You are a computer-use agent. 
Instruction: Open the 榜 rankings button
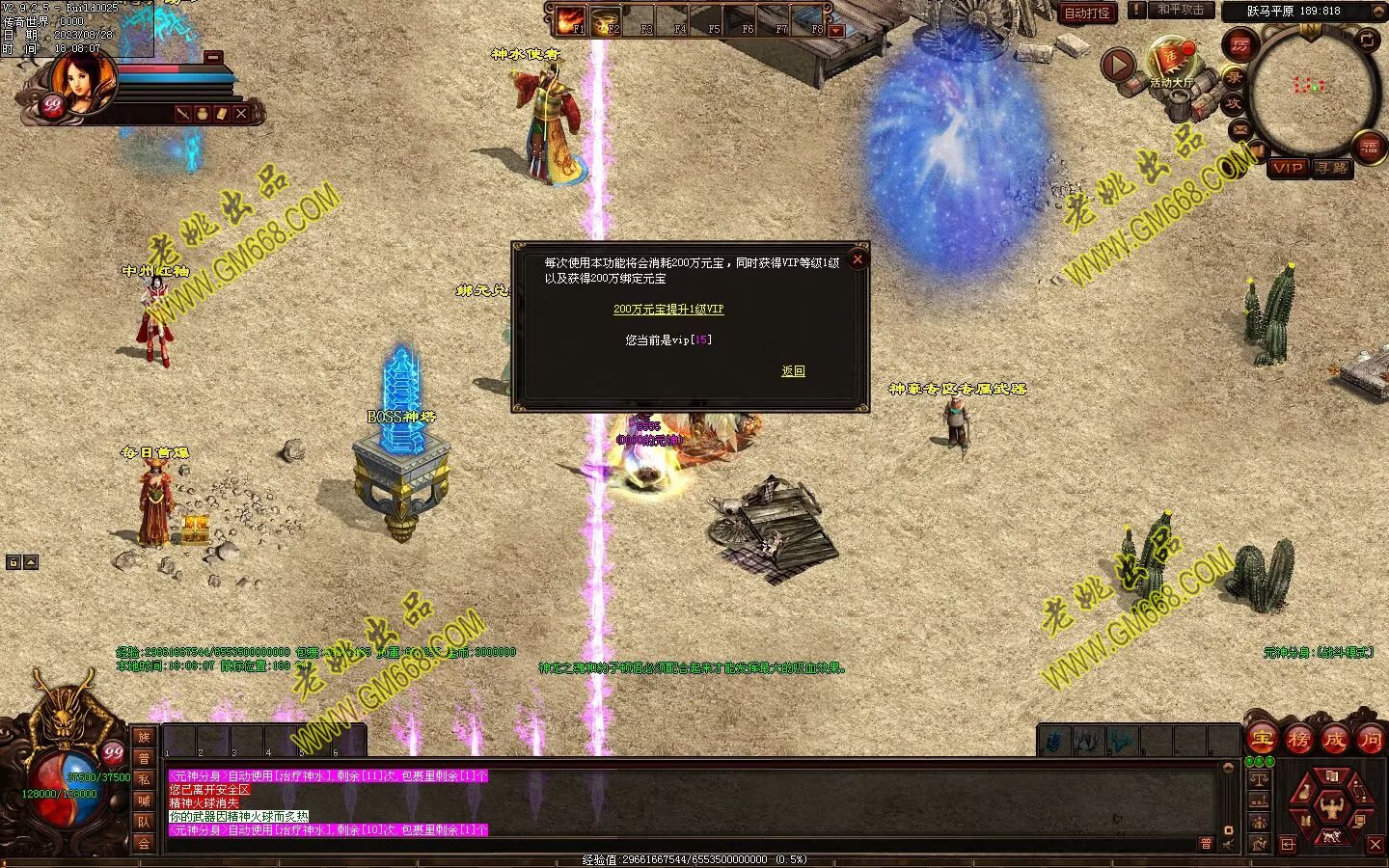[1298, 740]
